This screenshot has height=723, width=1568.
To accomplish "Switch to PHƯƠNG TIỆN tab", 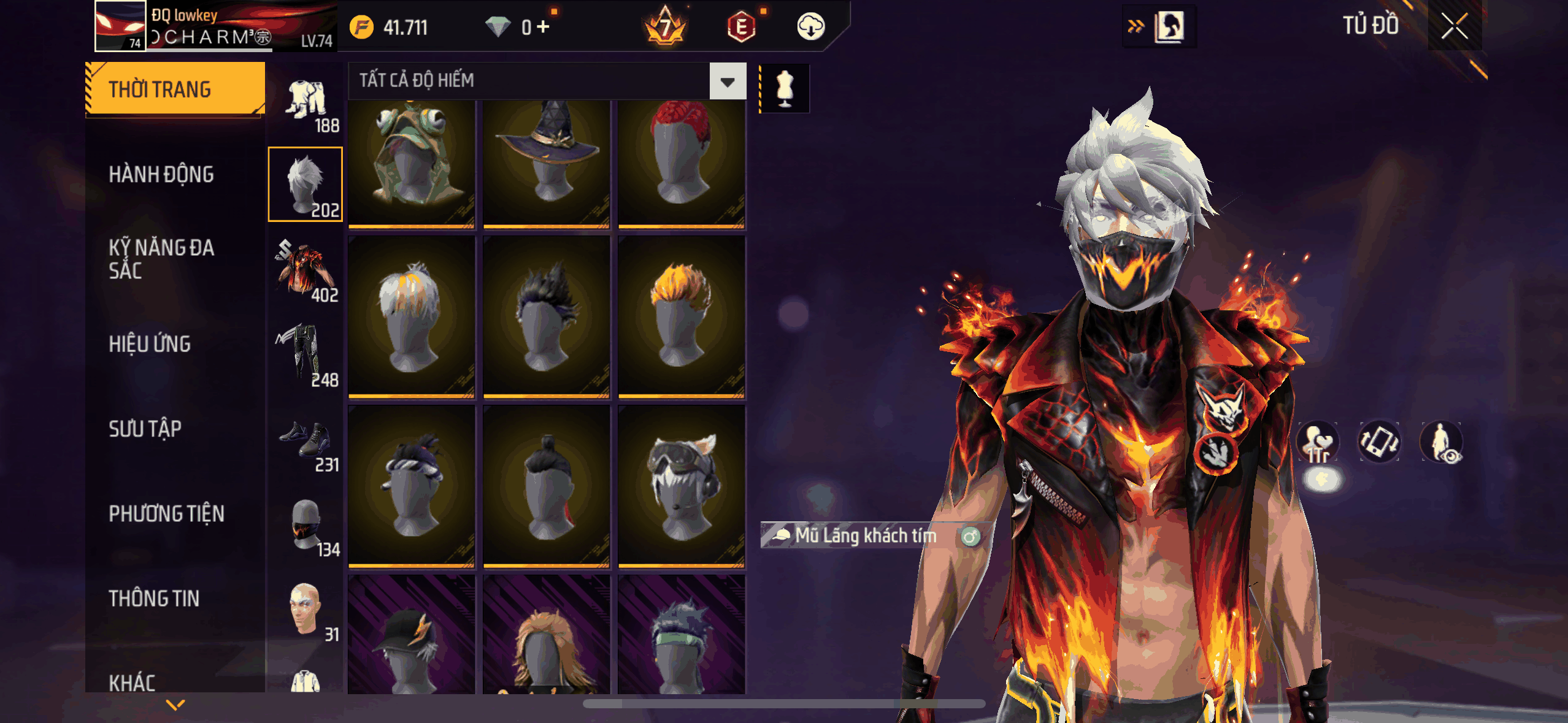I will [x=166, y=513].
